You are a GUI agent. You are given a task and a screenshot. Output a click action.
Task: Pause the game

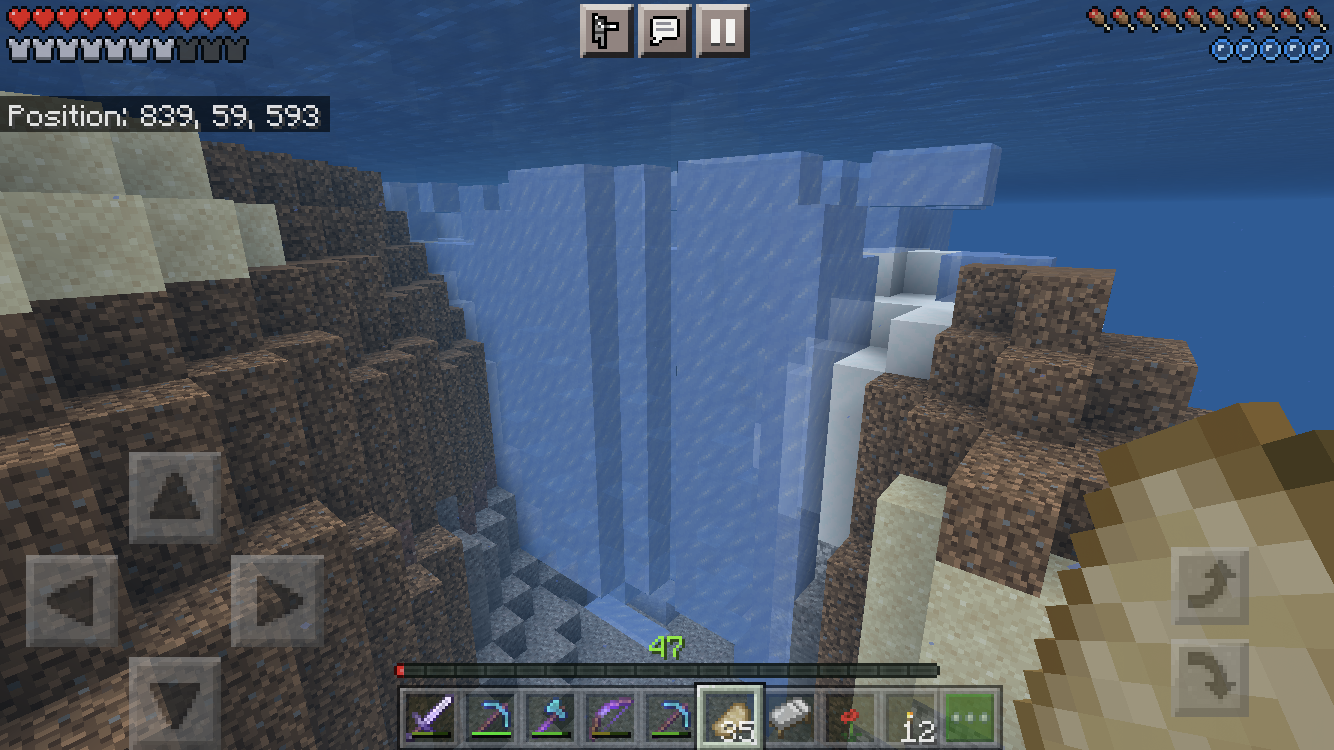coord(723,31)
